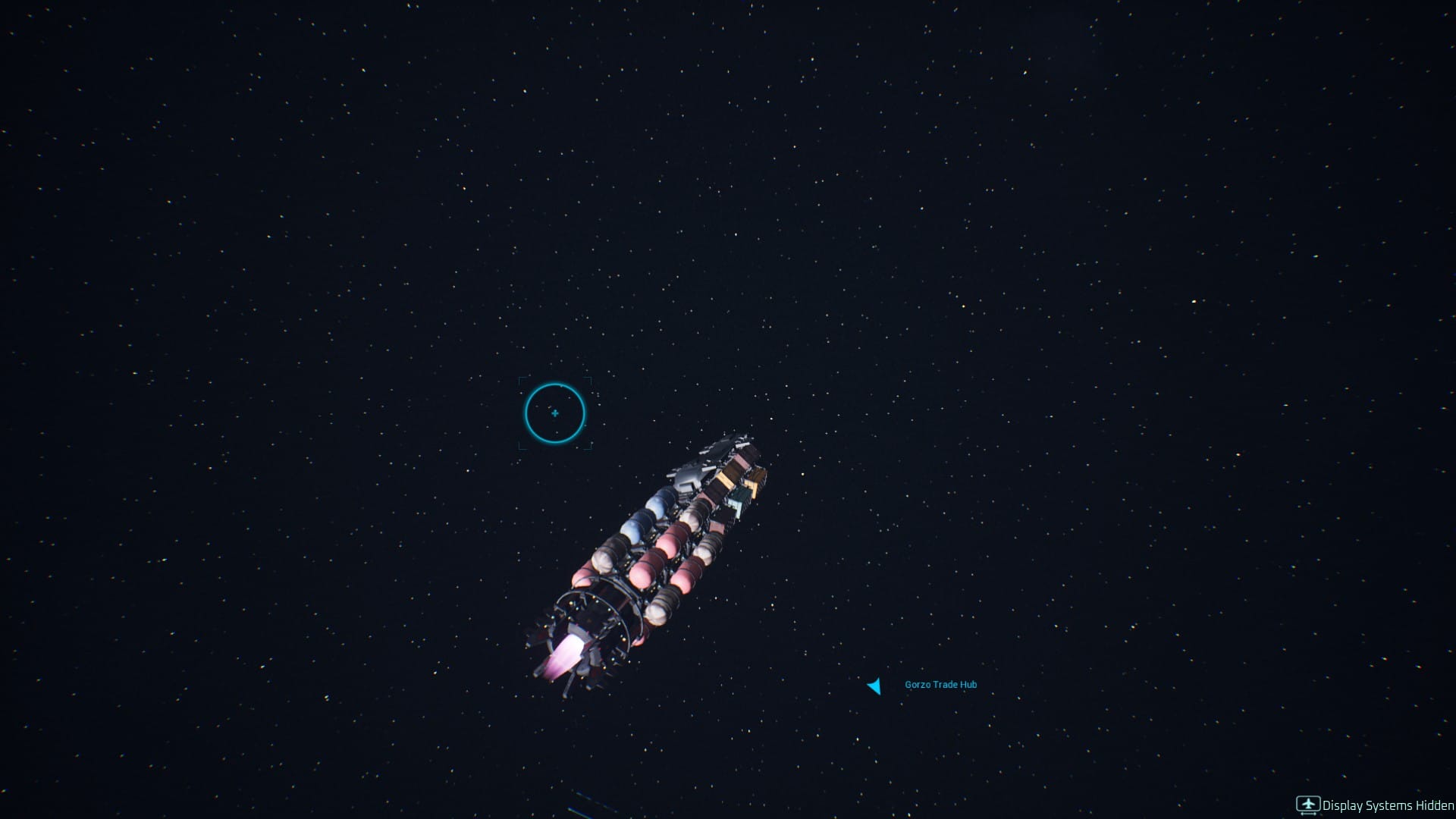Expand details for the Gorzo Trade Hub marker
The height and width of the screenshot is (819, 1456).
coord(939,684)
